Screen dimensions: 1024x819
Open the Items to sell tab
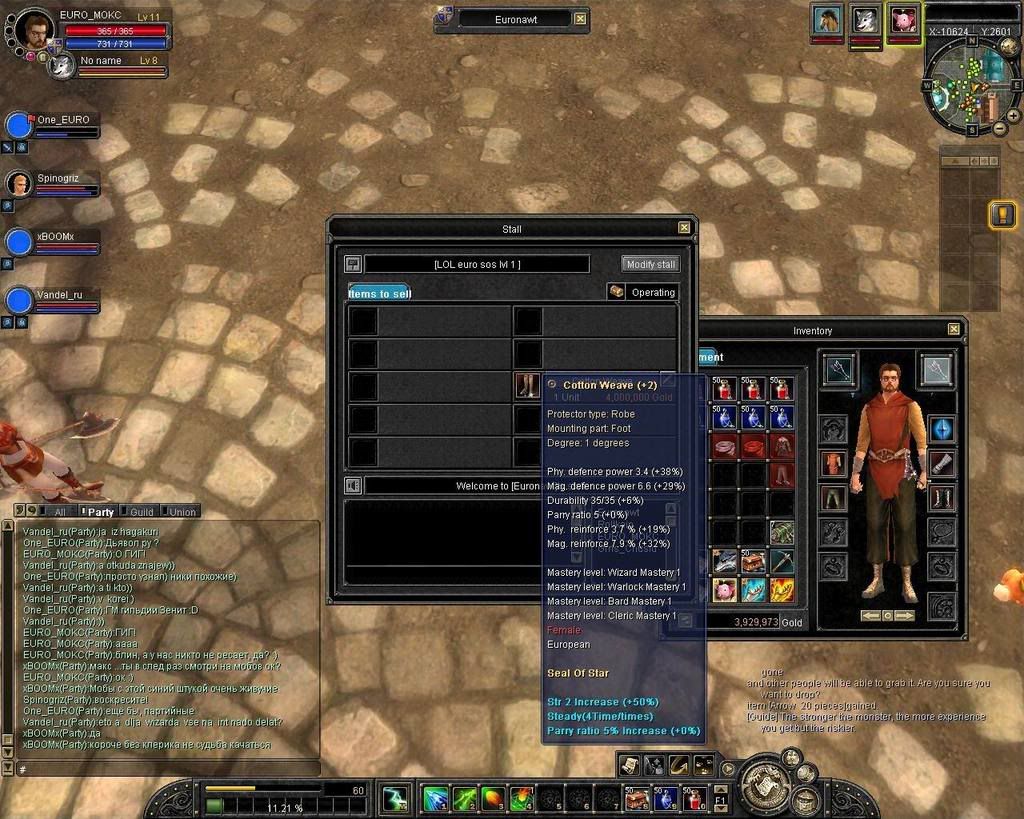(x=379, y=293)
